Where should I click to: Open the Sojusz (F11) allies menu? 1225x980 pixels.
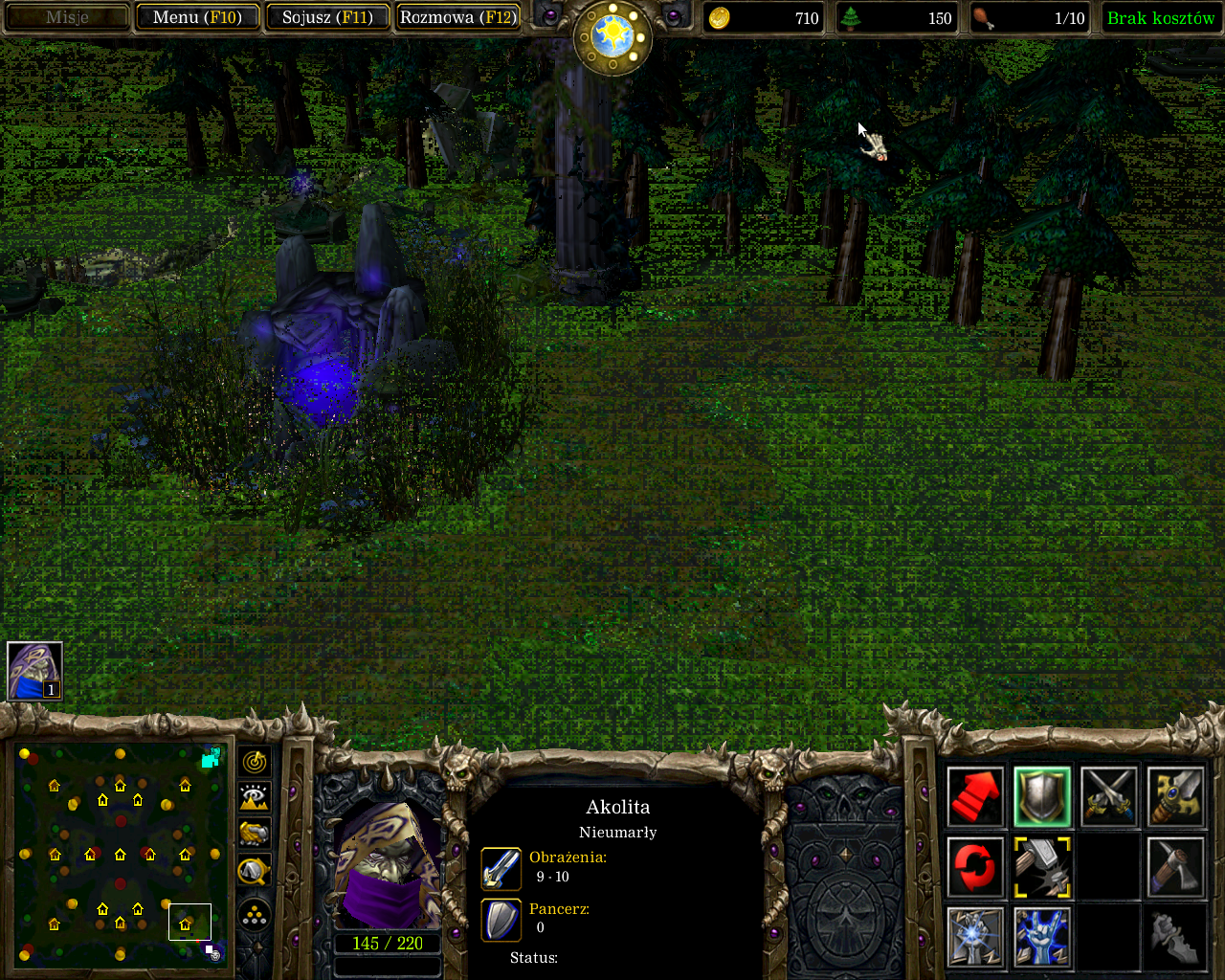(327, 17)
